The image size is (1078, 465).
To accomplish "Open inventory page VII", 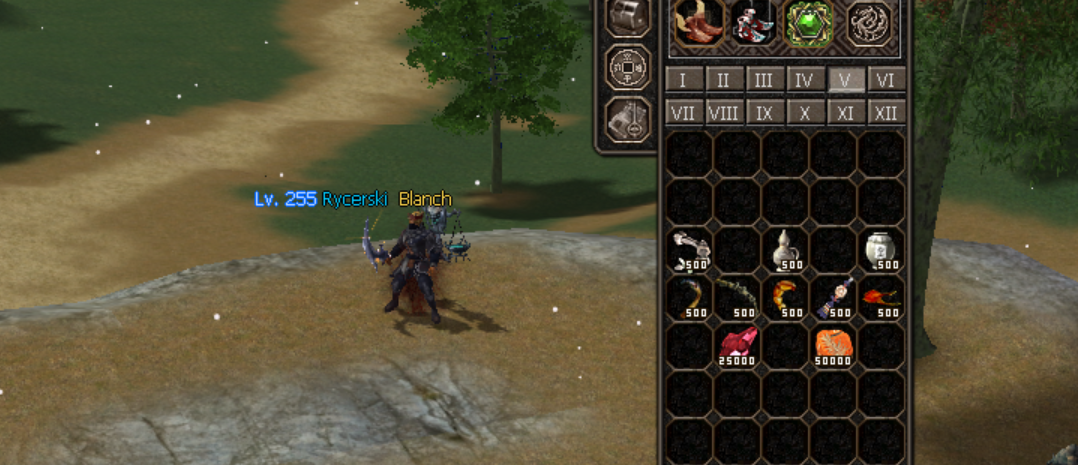I will click(x=683, y=112).
